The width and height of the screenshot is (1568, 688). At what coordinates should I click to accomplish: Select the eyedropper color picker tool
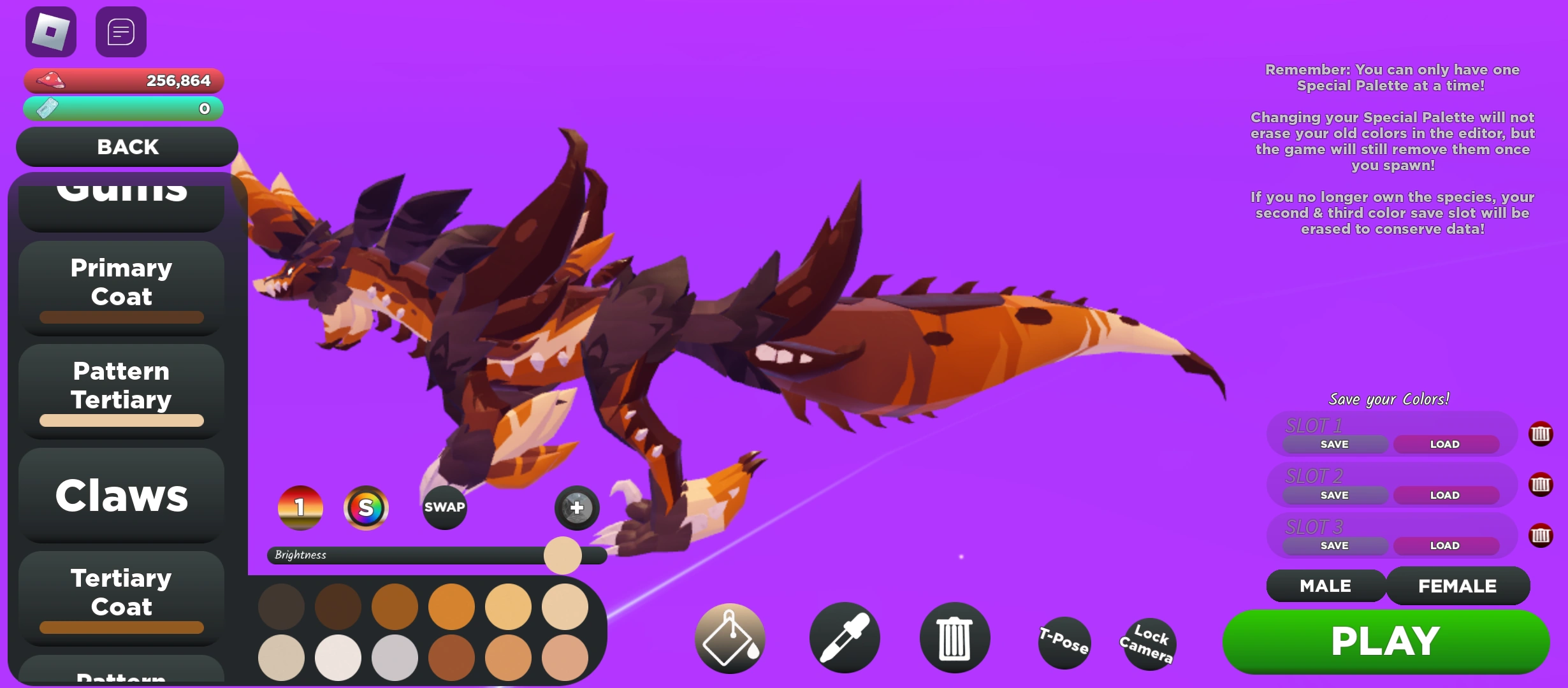(844, 638)
